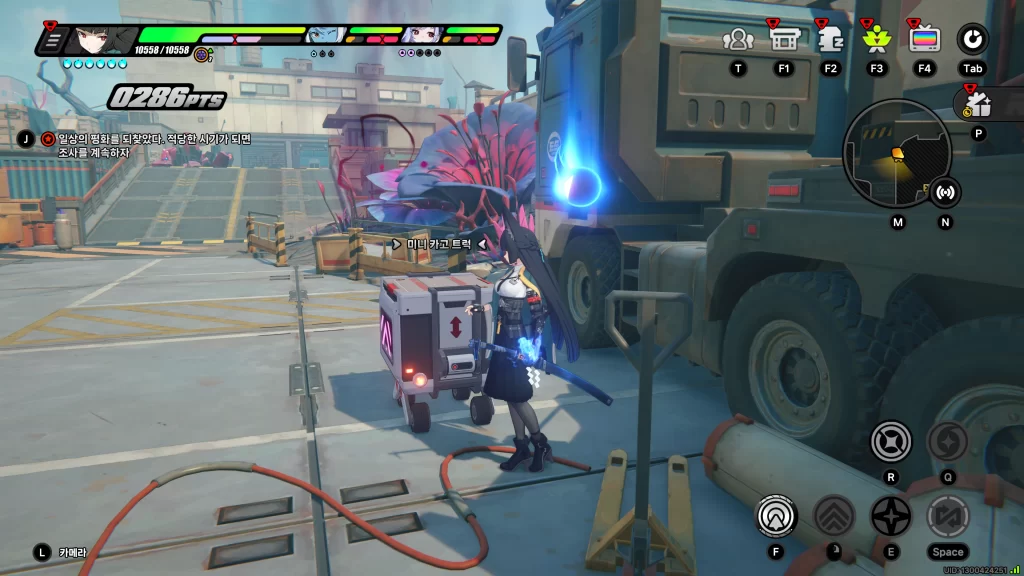Activate the double chevron dash icon

tap(833, 516)
